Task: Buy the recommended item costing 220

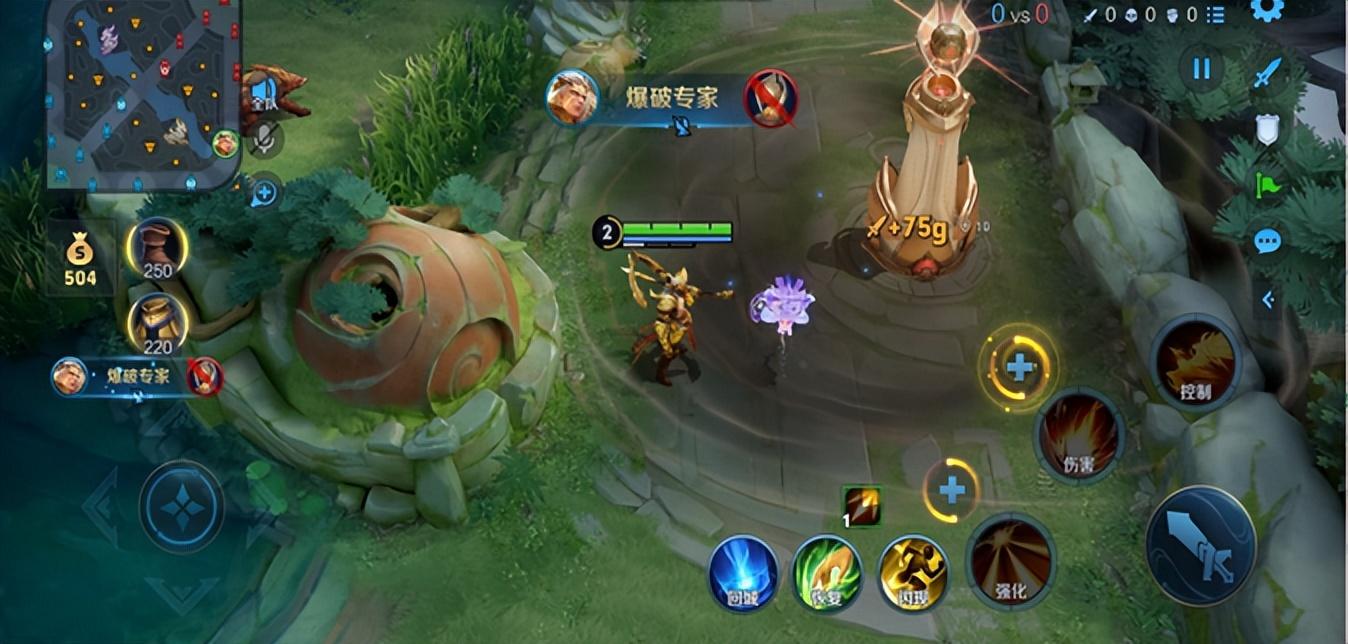Action: 157,323
